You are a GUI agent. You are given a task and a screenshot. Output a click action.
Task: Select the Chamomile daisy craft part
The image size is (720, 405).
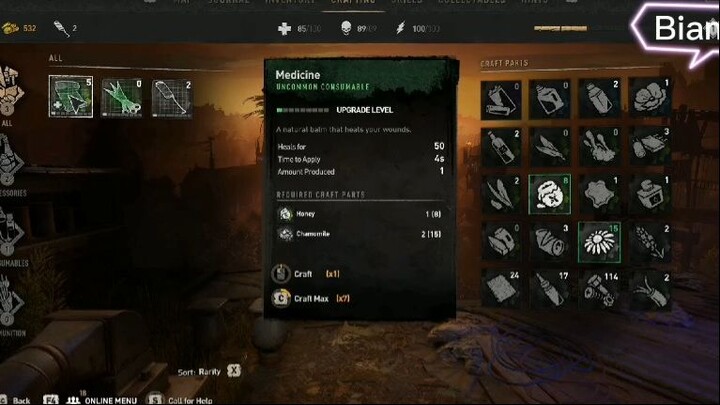pyautogui.click(x=598, y=242)
